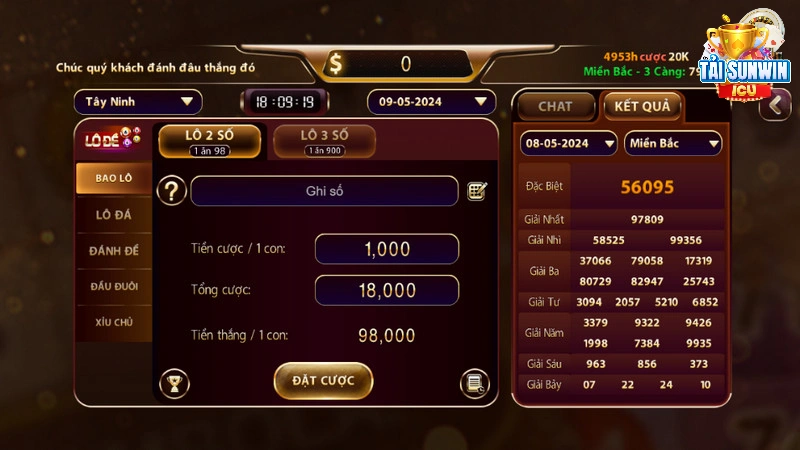
Task: Open the Tây Ninh region dropdown
Action: [x=138, y=102]
